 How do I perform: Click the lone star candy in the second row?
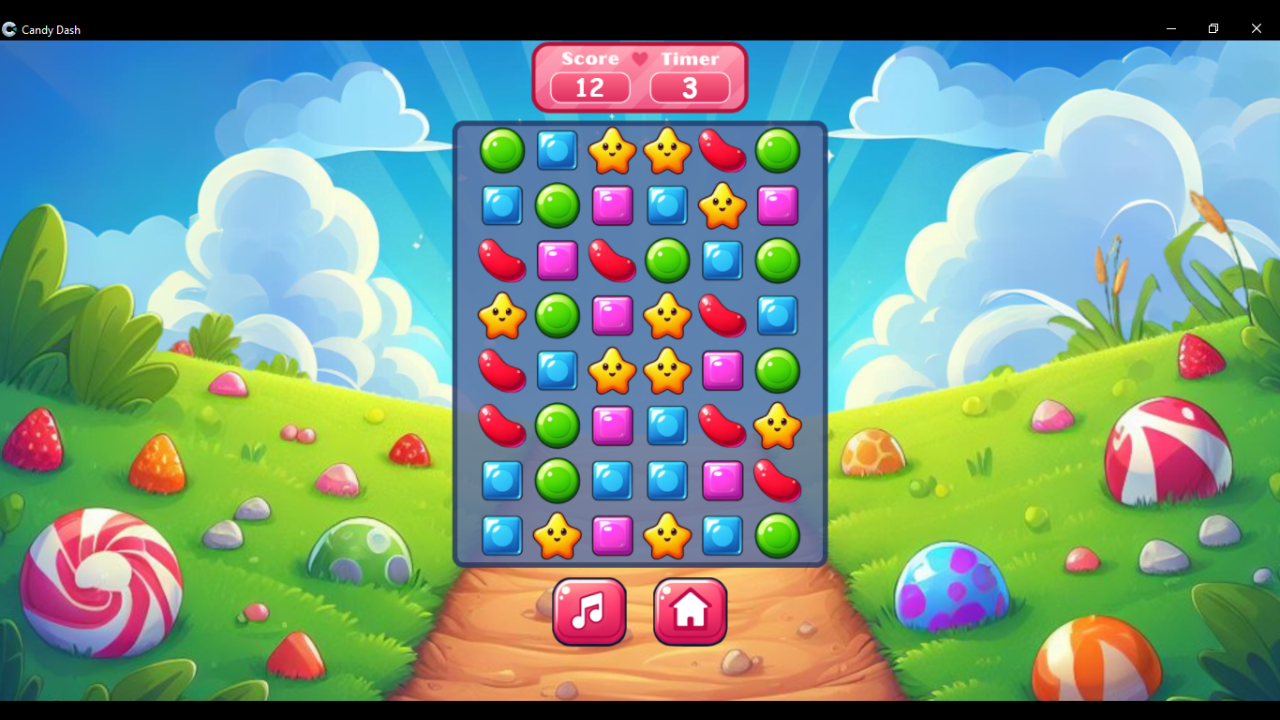tap(722, 205)
